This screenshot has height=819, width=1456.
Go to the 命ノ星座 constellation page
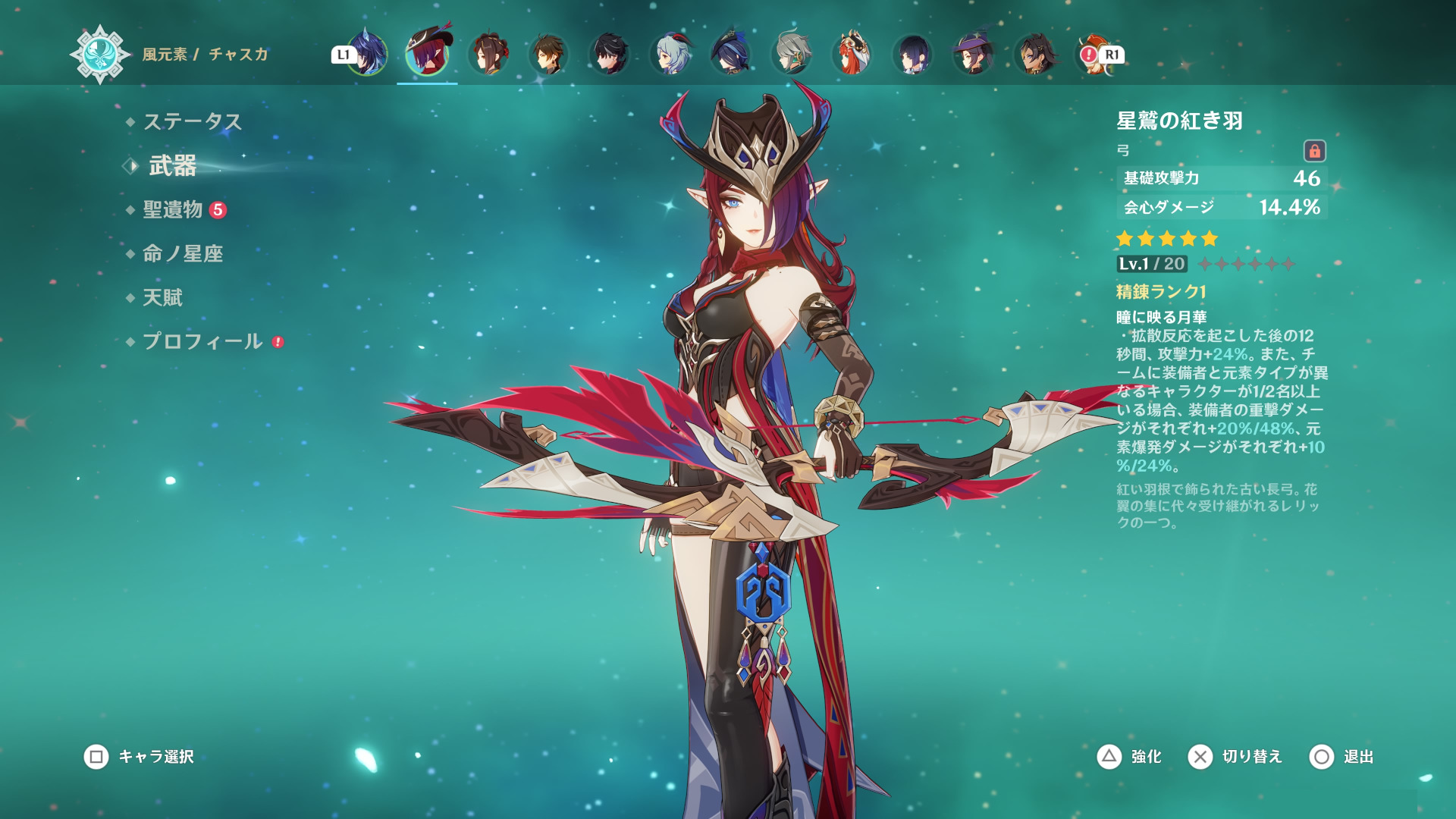[x=183, y=253]
